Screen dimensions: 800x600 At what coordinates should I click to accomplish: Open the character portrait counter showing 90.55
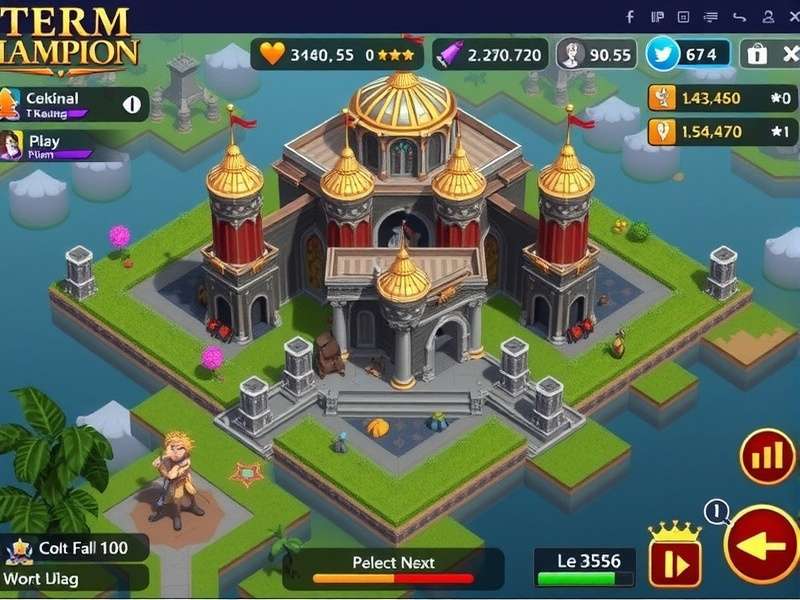pos(596,54)
